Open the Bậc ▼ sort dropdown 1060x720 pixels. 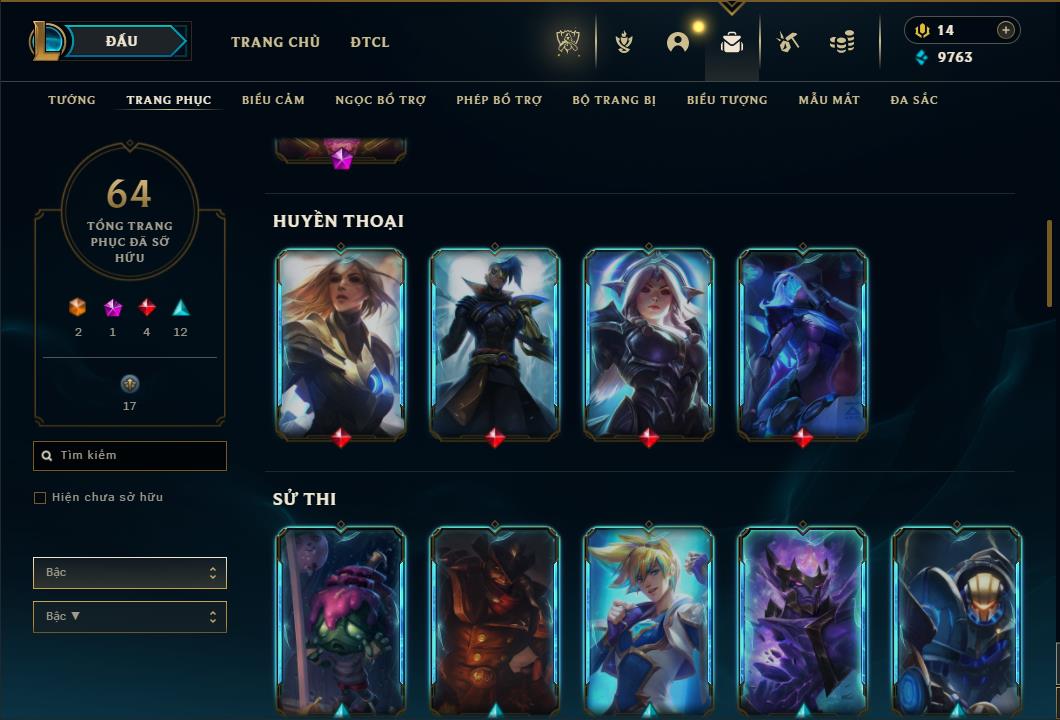[130, 617]
